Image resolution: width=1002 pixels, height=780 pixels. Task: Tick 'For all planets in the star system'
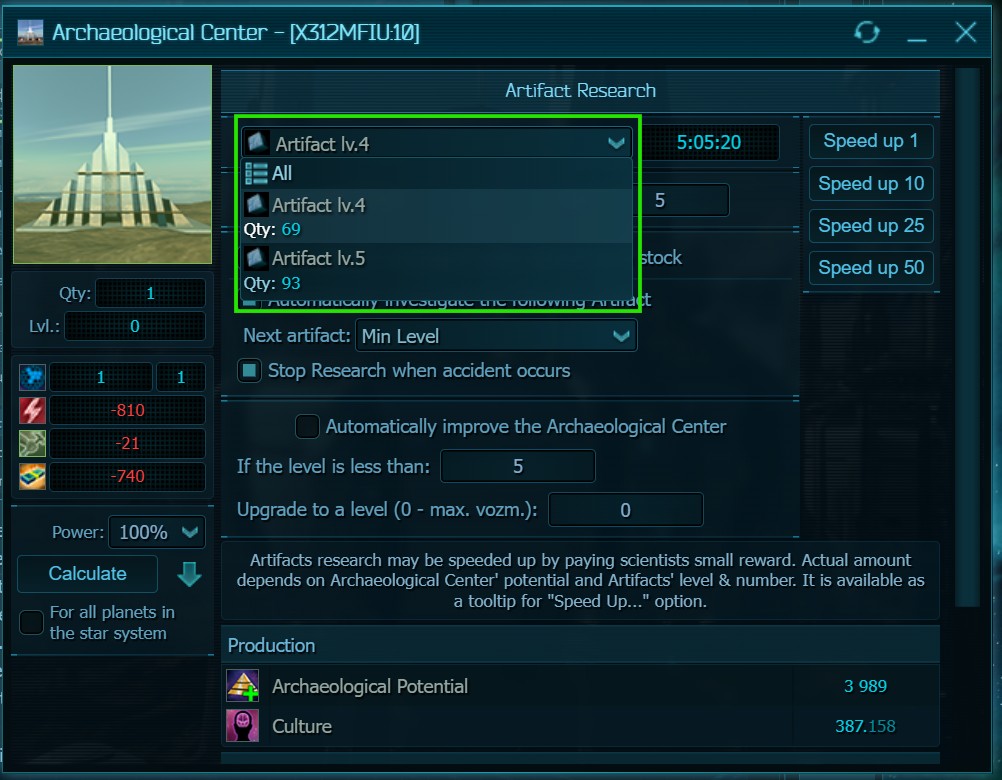click(x=32, y=622)
